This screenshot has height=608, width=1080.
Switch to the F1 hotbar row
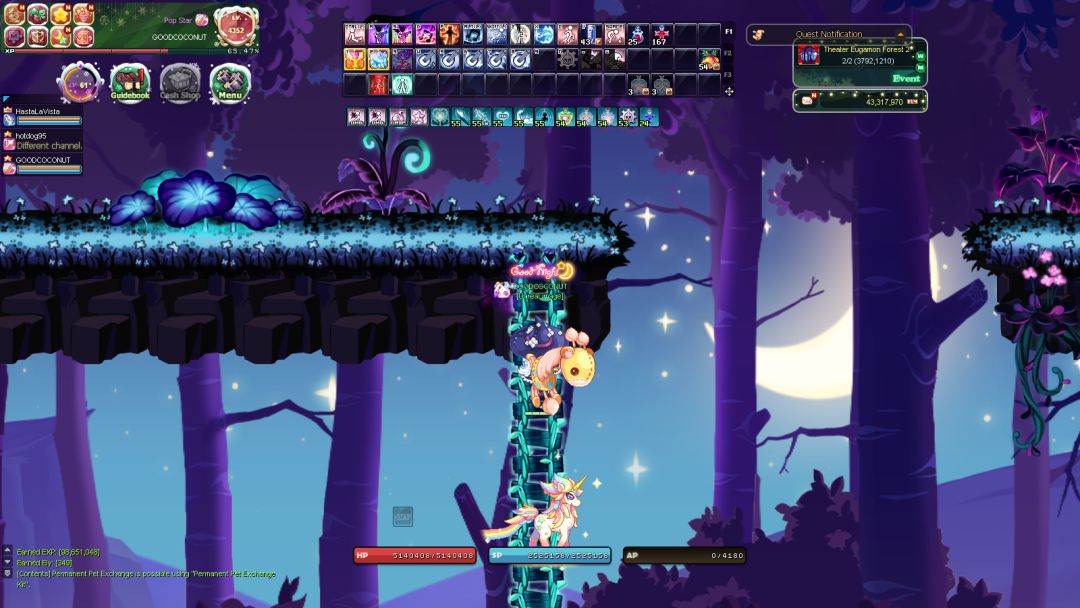[x=728, y=31]
